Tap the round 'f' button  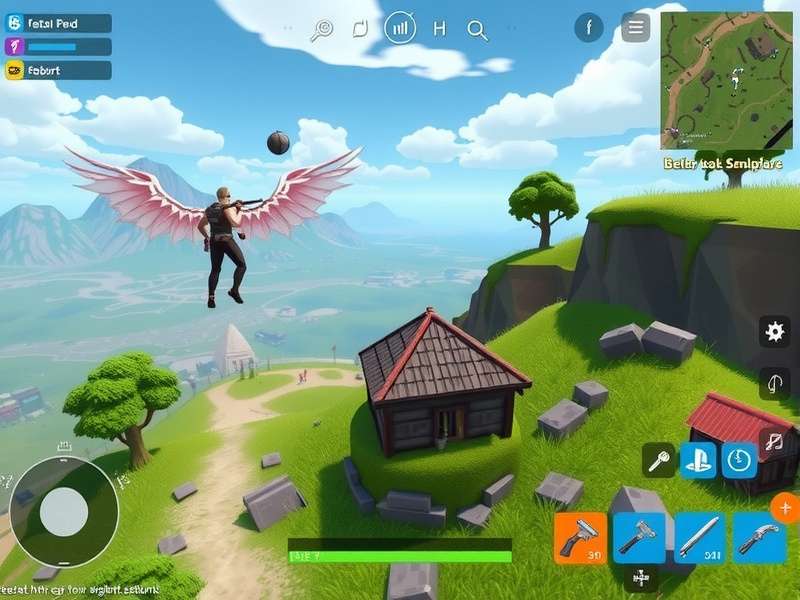click(x=588, y=27)
